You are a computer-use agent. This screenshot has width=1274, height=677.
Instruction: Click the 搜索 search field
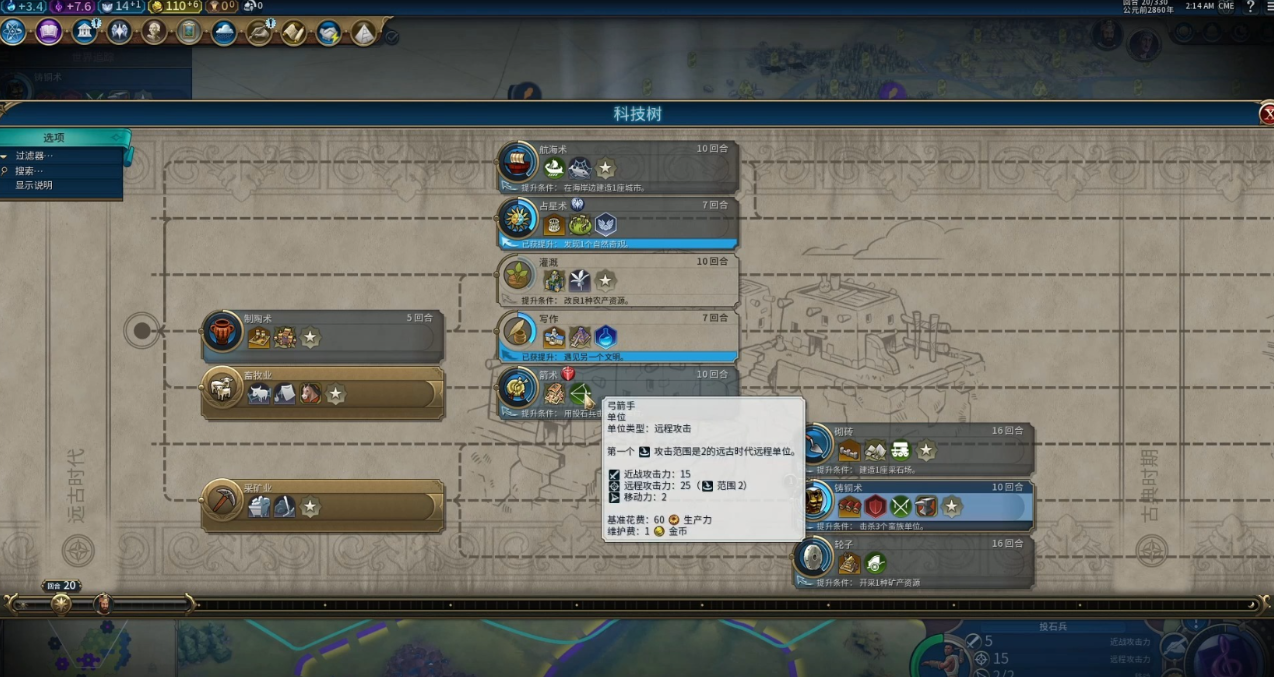click(x=30, y=171)
